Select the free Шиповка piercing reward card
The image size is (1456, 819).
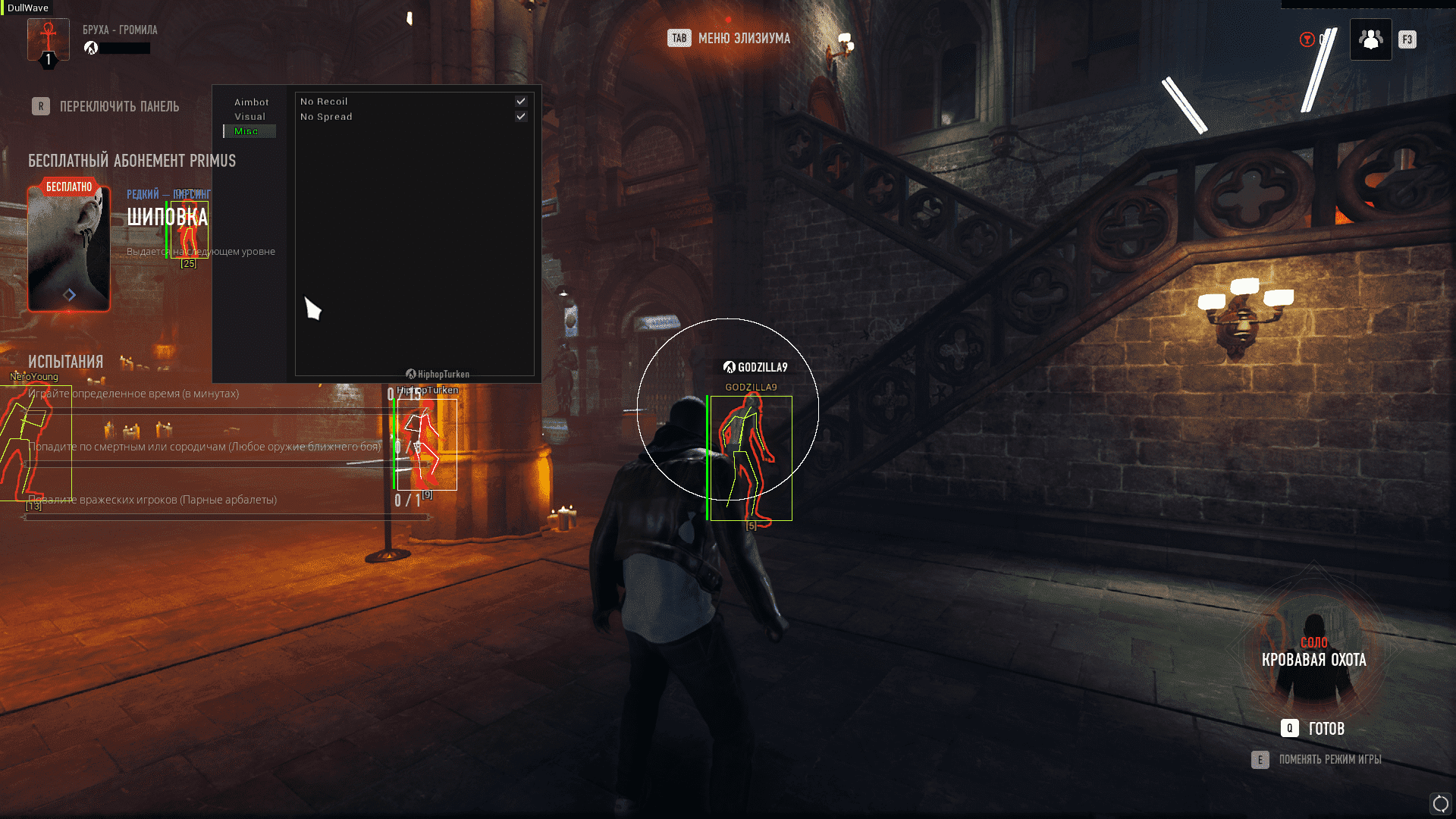click(69, 249)
